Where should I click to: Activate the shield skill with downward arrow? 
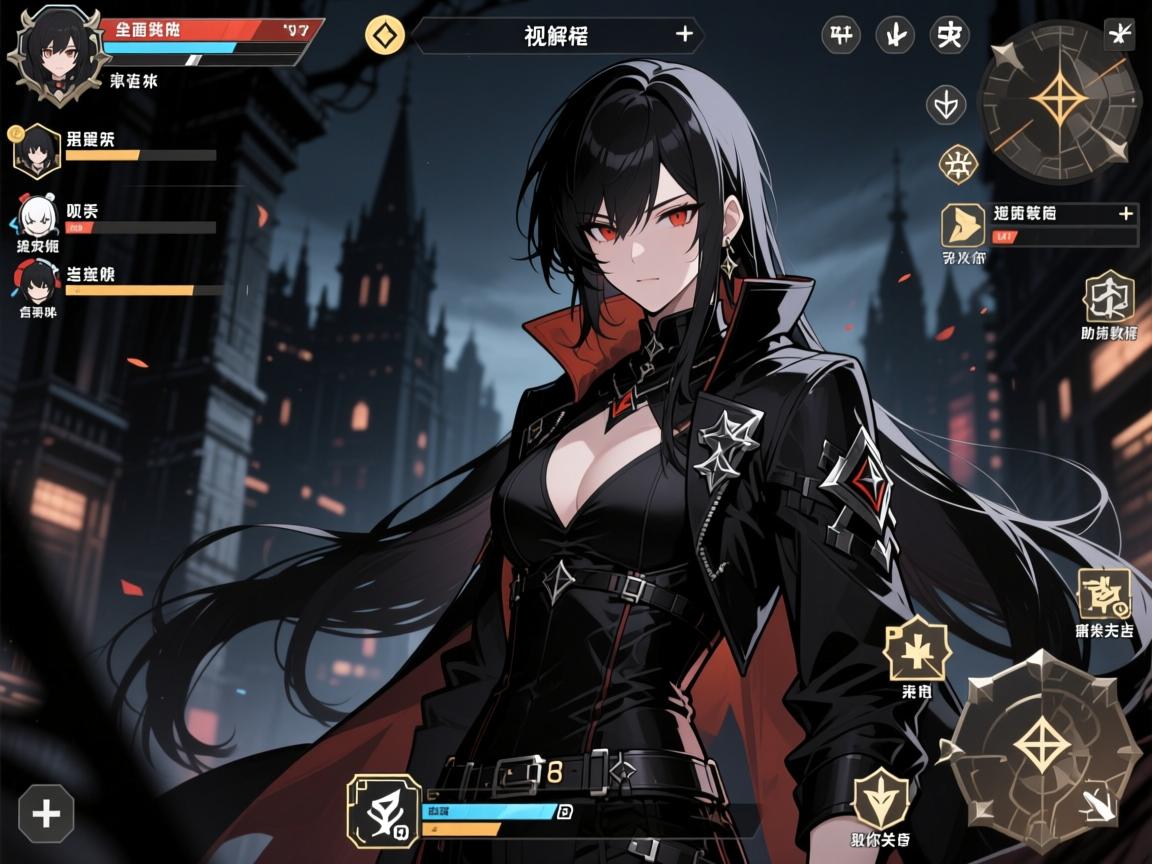pos(882,800)
